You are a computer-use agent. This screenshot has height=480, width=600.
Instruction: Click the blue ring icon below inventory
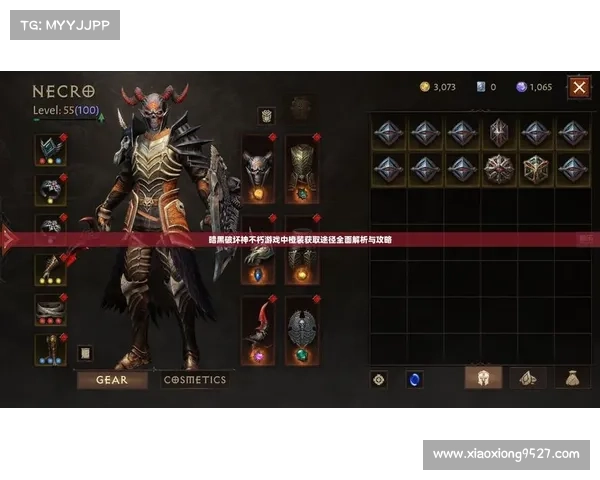pyautogui.click(x=413, y=379)
